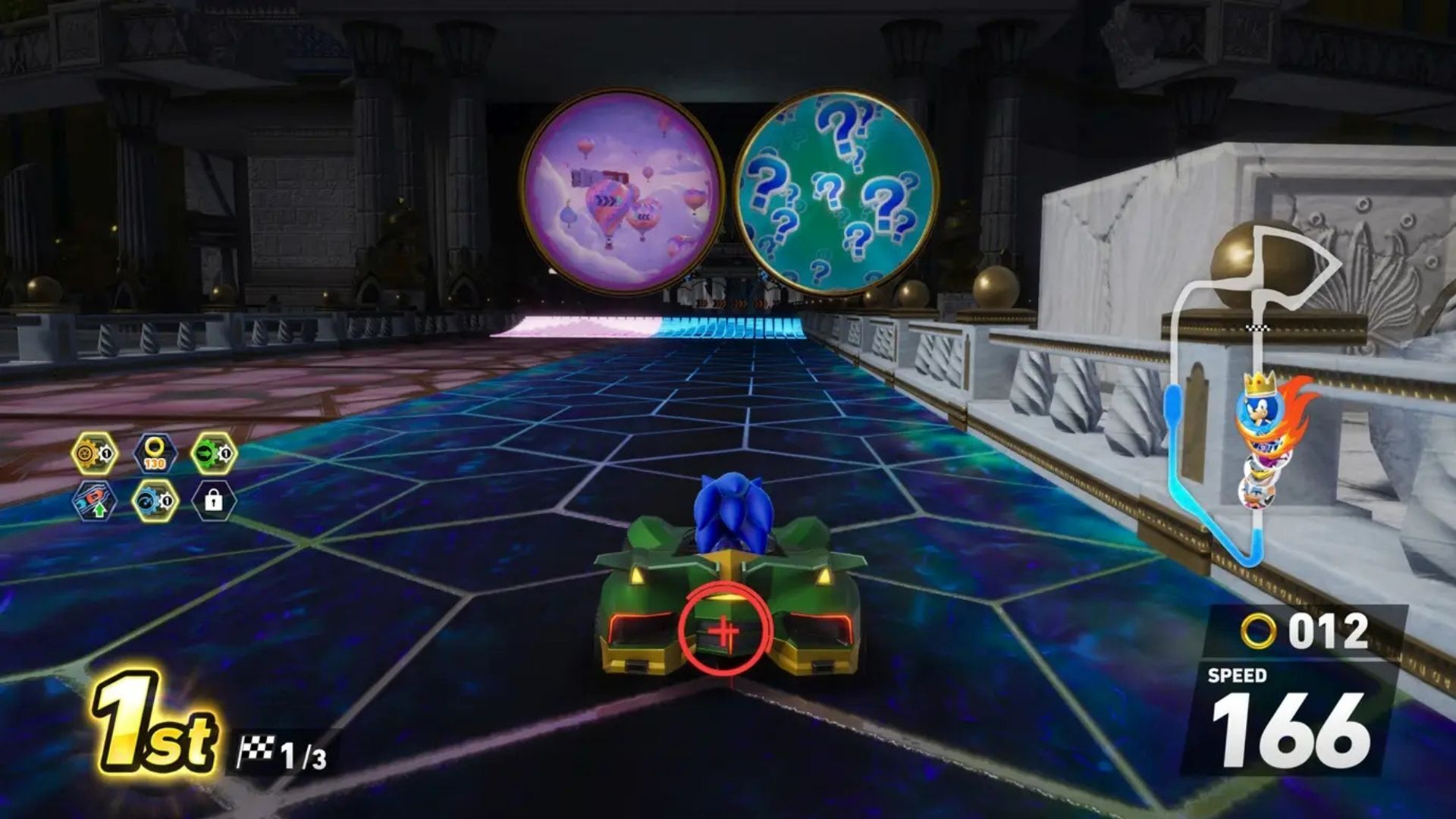Activate the red car slipstream gadget
This screenshot has width=1456, height=819.
coord(95,501)
